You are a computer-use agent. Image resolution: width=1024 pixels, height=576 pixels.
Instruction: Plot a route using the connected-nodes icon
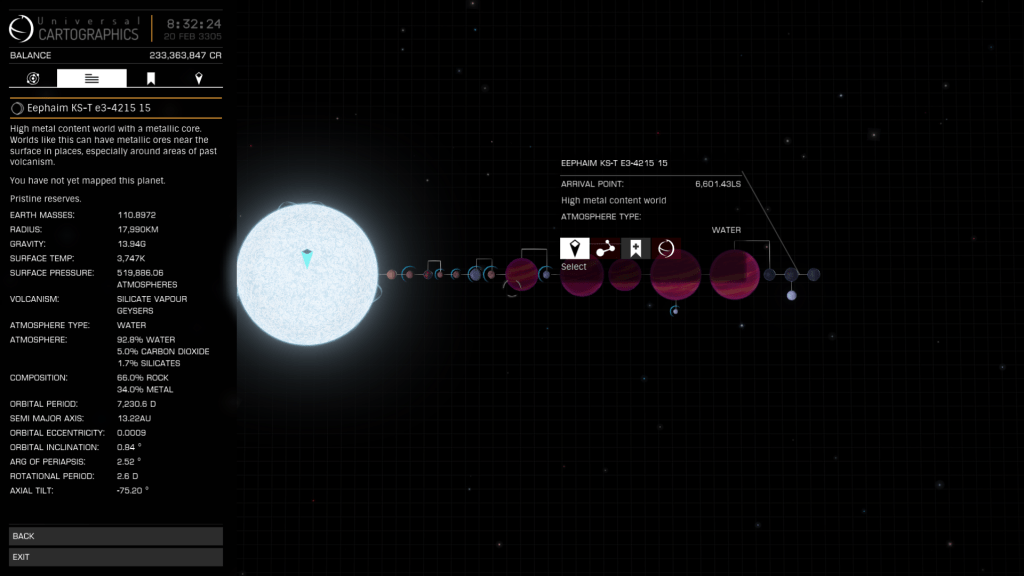tap(605, 248)
